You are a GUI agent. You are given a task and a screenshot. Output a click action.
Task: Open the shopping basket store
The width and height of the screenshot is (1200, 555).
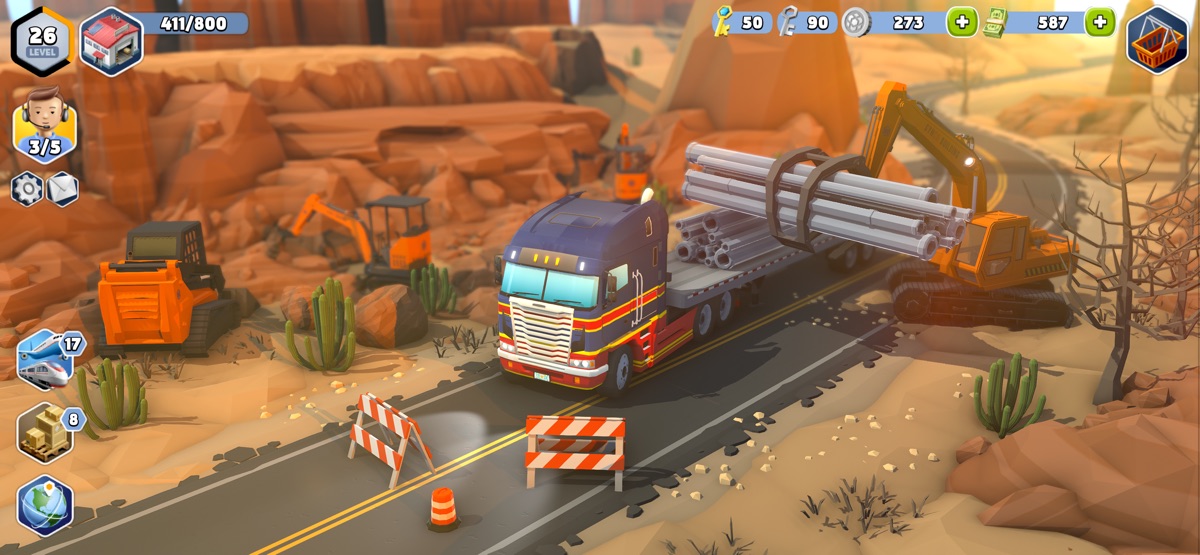click(x=1157, y=40)
